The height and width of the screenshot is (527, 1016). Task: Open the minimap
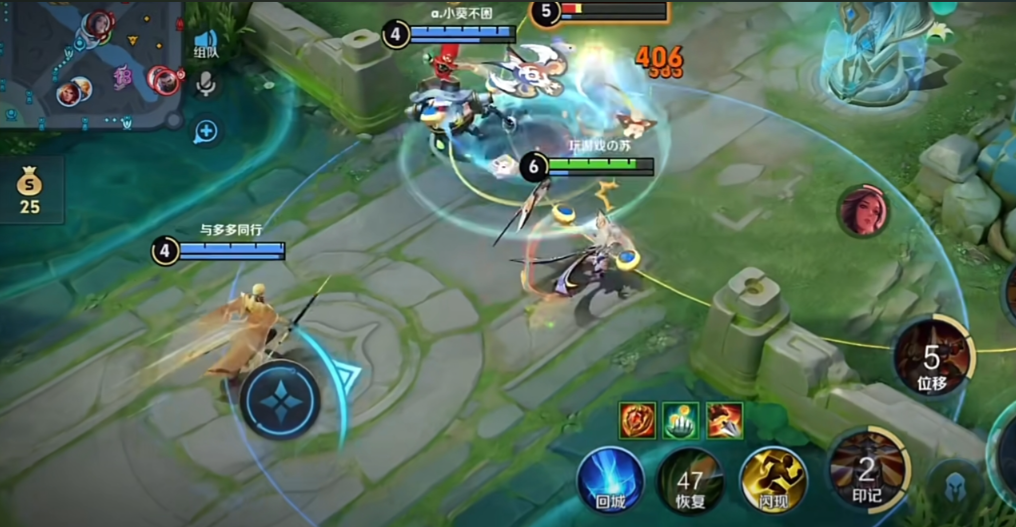[x=90, y=62]
